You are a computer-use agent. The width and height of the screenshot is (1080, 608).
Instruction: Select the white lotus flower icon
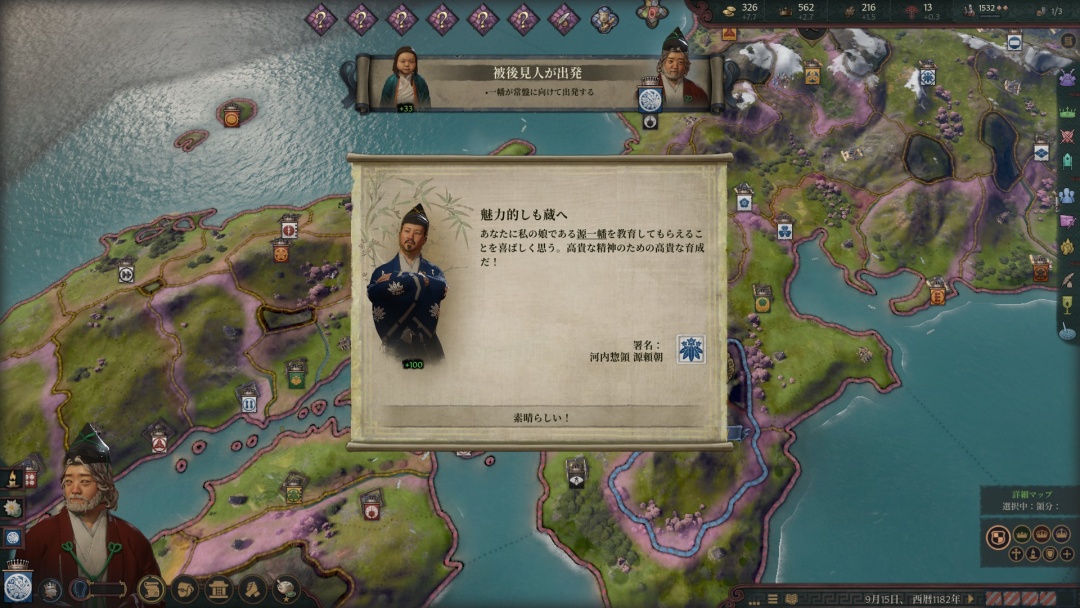pos(13,508)
